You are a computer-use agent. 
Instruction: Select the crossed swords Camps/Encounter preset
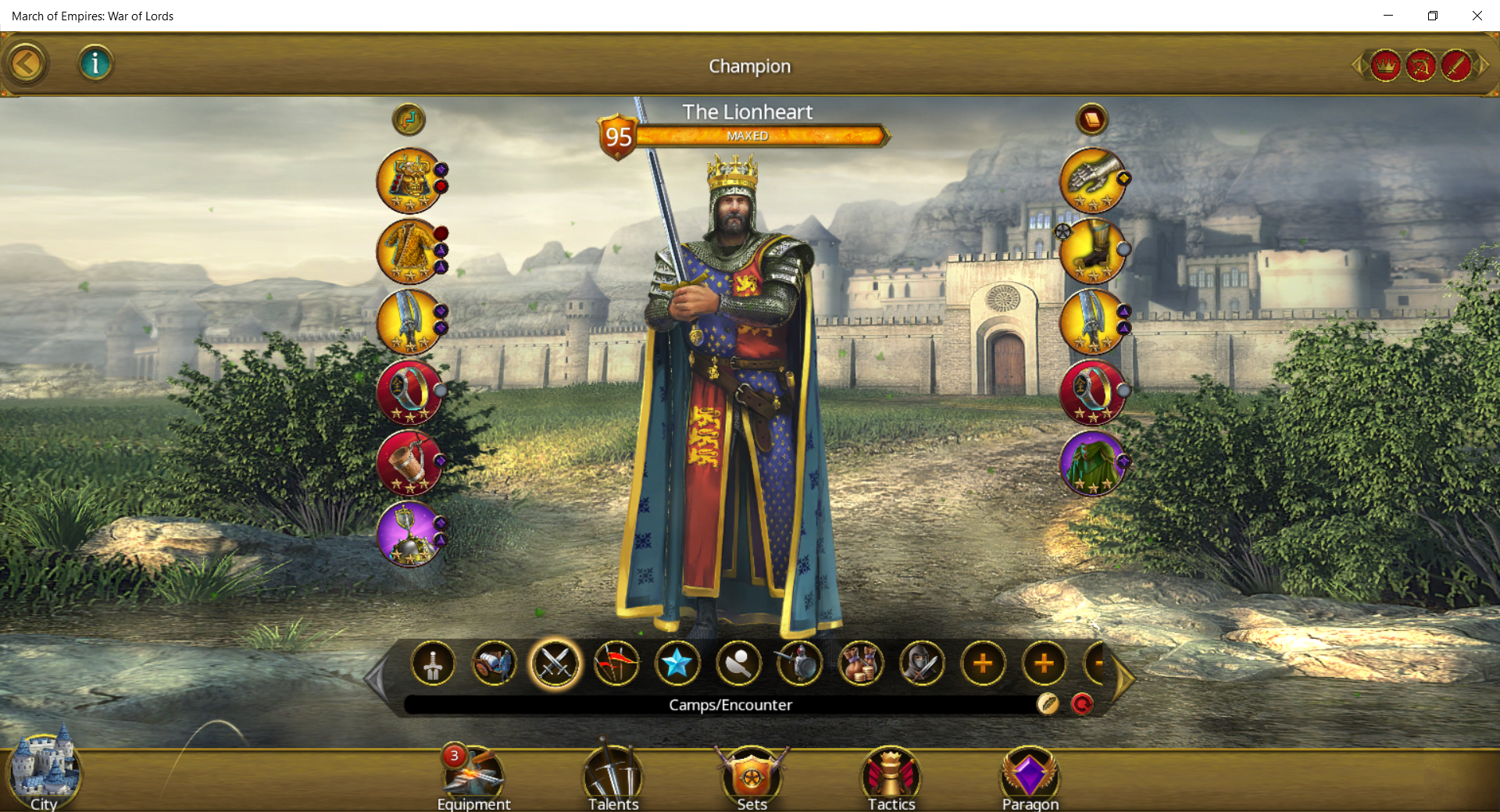555,664
